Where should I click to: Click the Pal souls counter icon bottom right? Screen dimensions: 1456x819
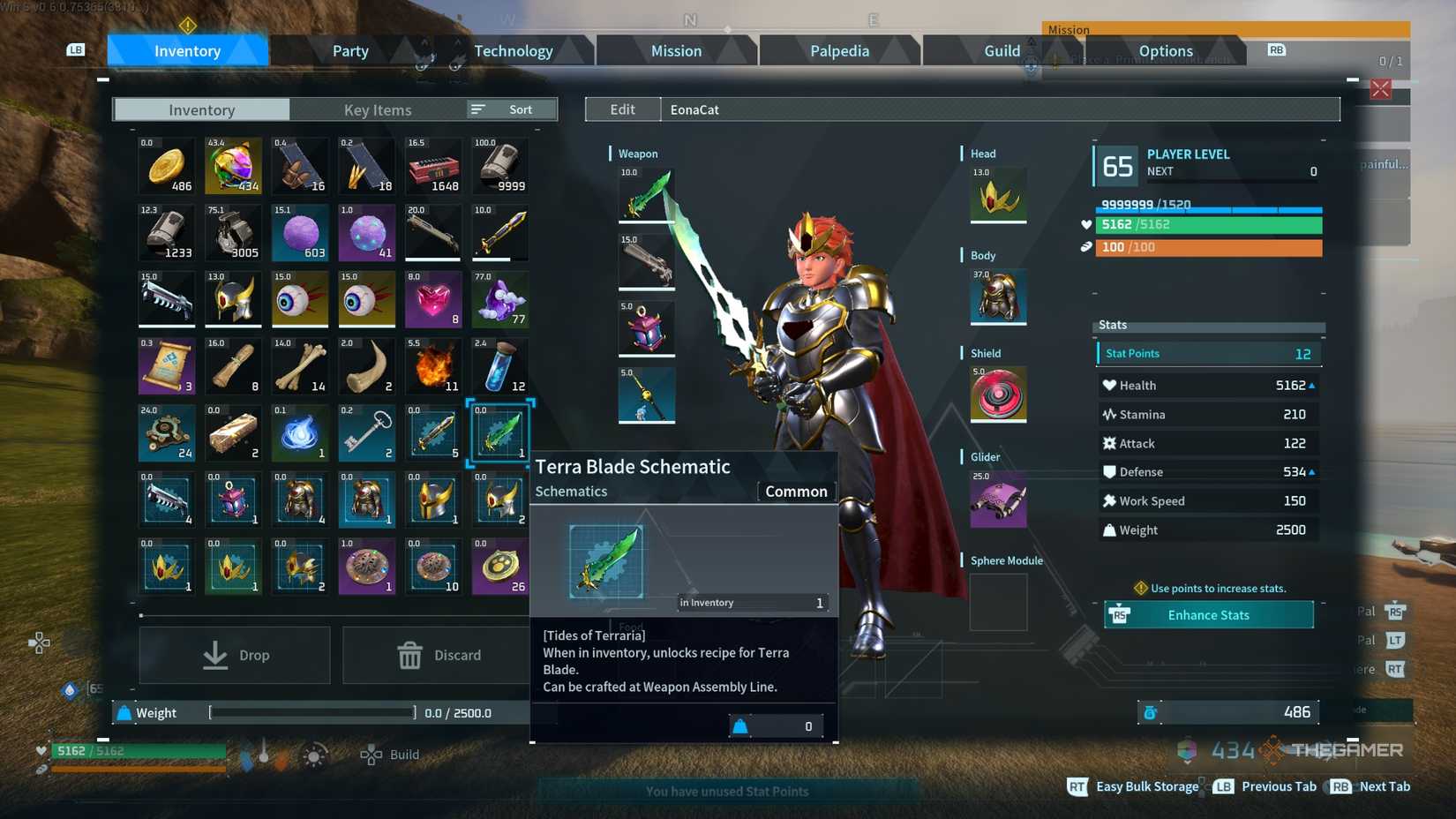(x=1187, y=750)
